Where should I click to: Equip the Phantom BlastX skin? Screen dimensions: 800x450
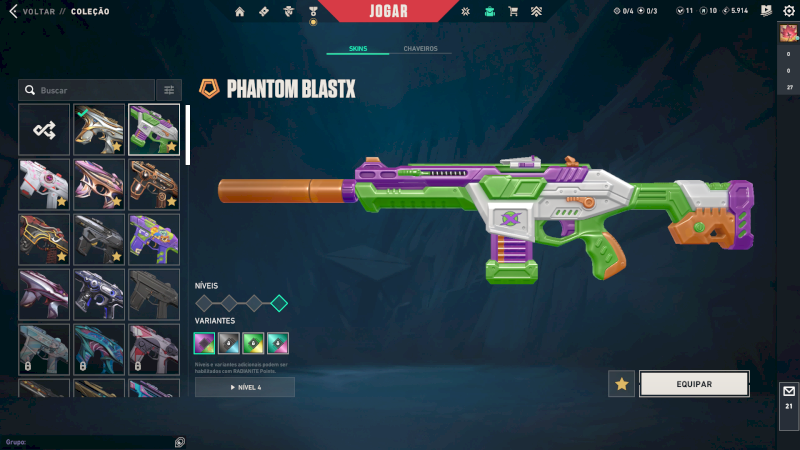coord(694,384)
